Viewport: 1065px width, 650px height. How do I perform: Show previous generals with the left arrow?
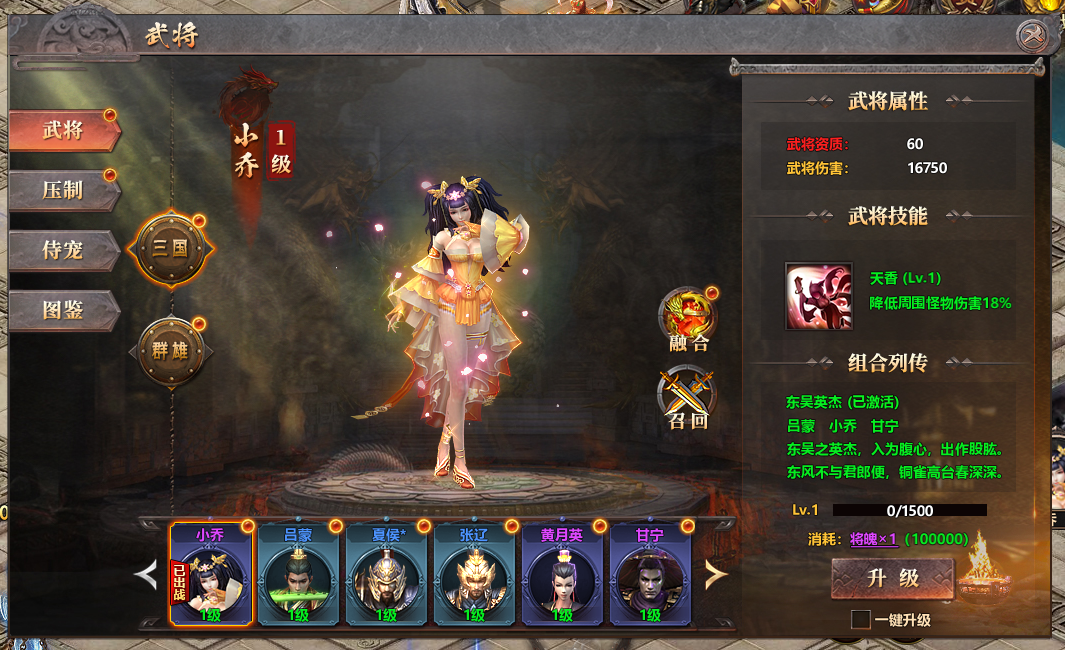[147, 574]
